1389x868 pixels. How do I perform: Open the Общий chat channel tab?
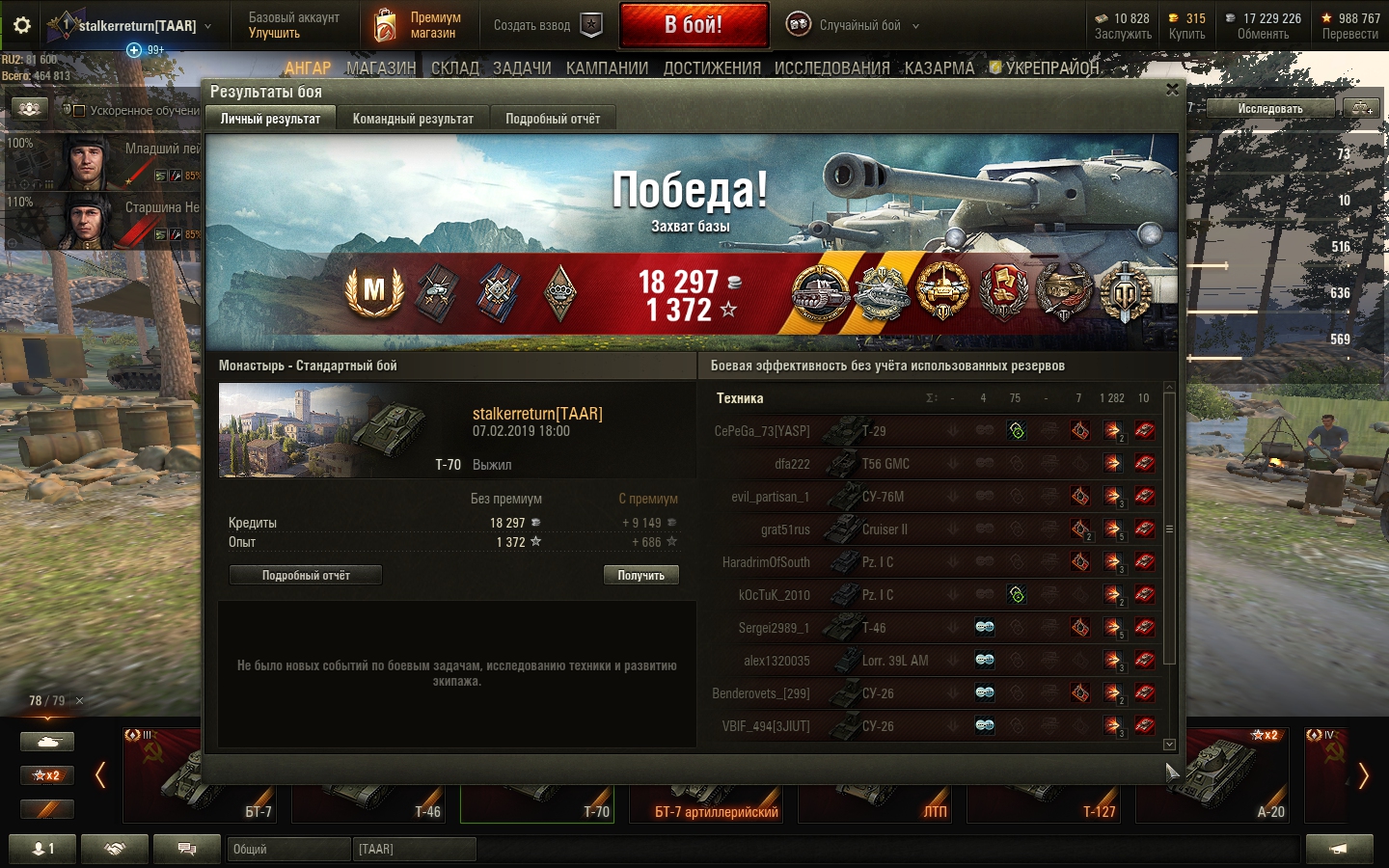click(289, 849)
